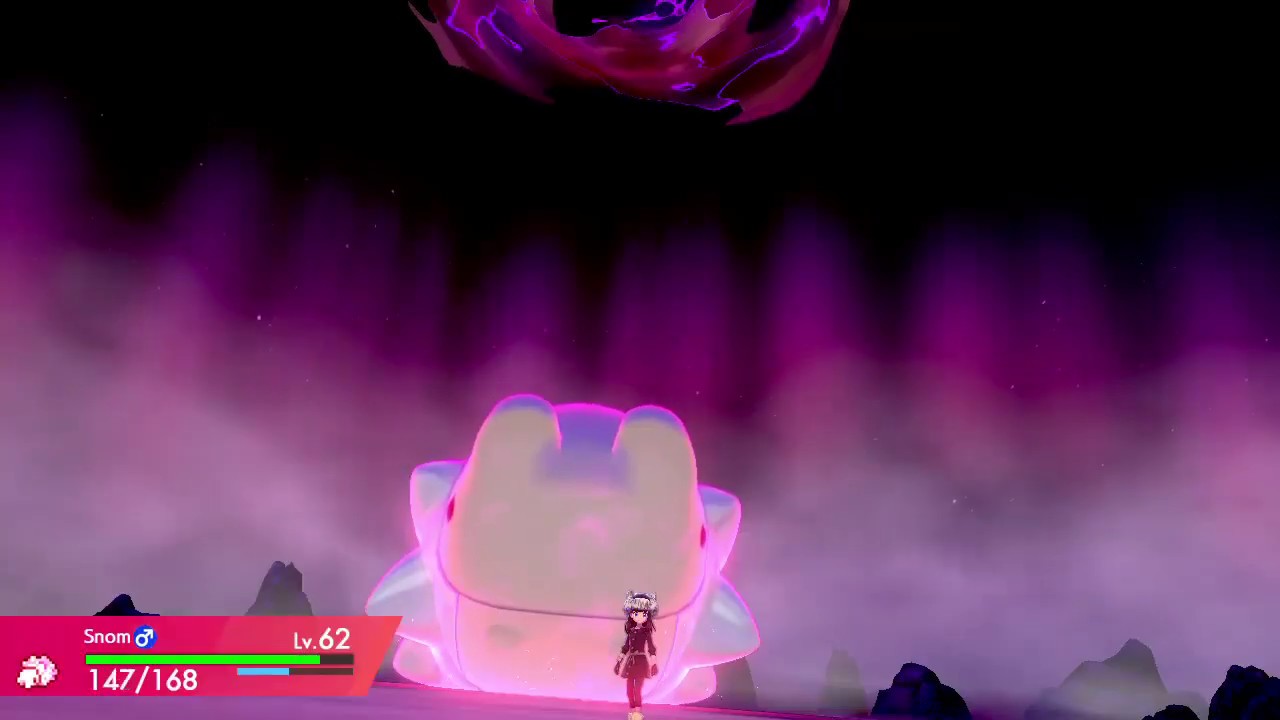Click the dark rock formation on the right
The width and height of the screenshot is (1280, 720).
click(x=920, y=690)
